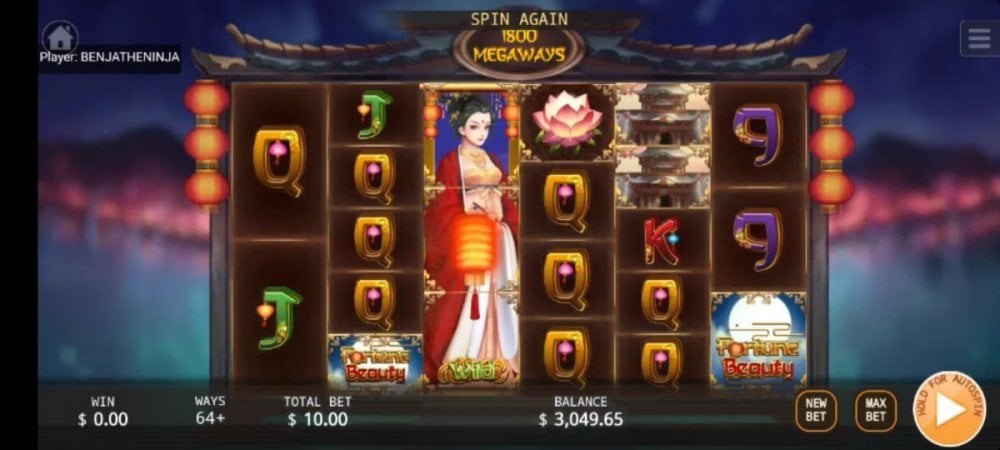Image resolution: width=1000 pixels, height=450 pixels.
Task: Tap the New Bet button
Action: pos(816,410)
